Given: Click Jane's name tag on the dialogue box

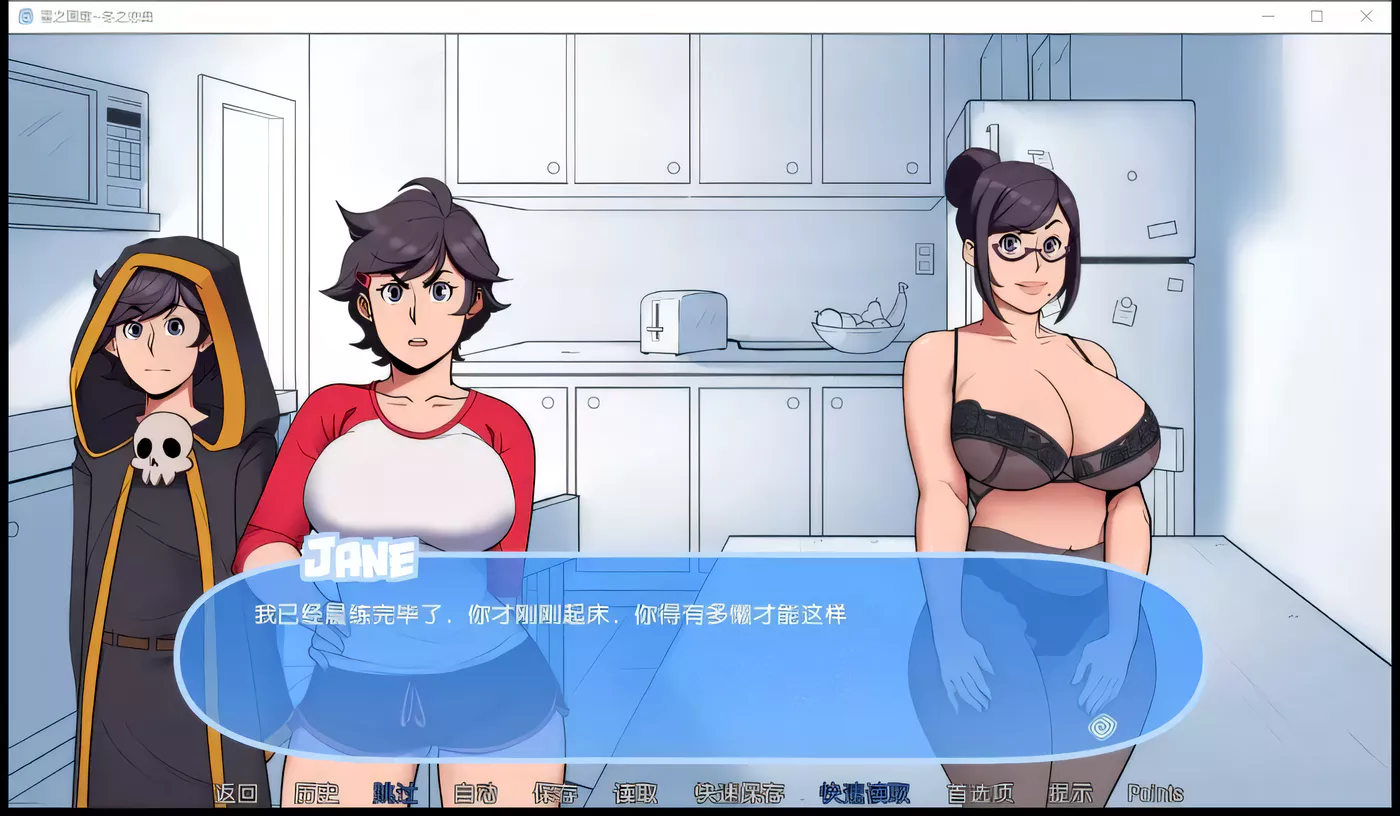Looking at the screenshot, I should pyautogui.click(x=362, y=558).
